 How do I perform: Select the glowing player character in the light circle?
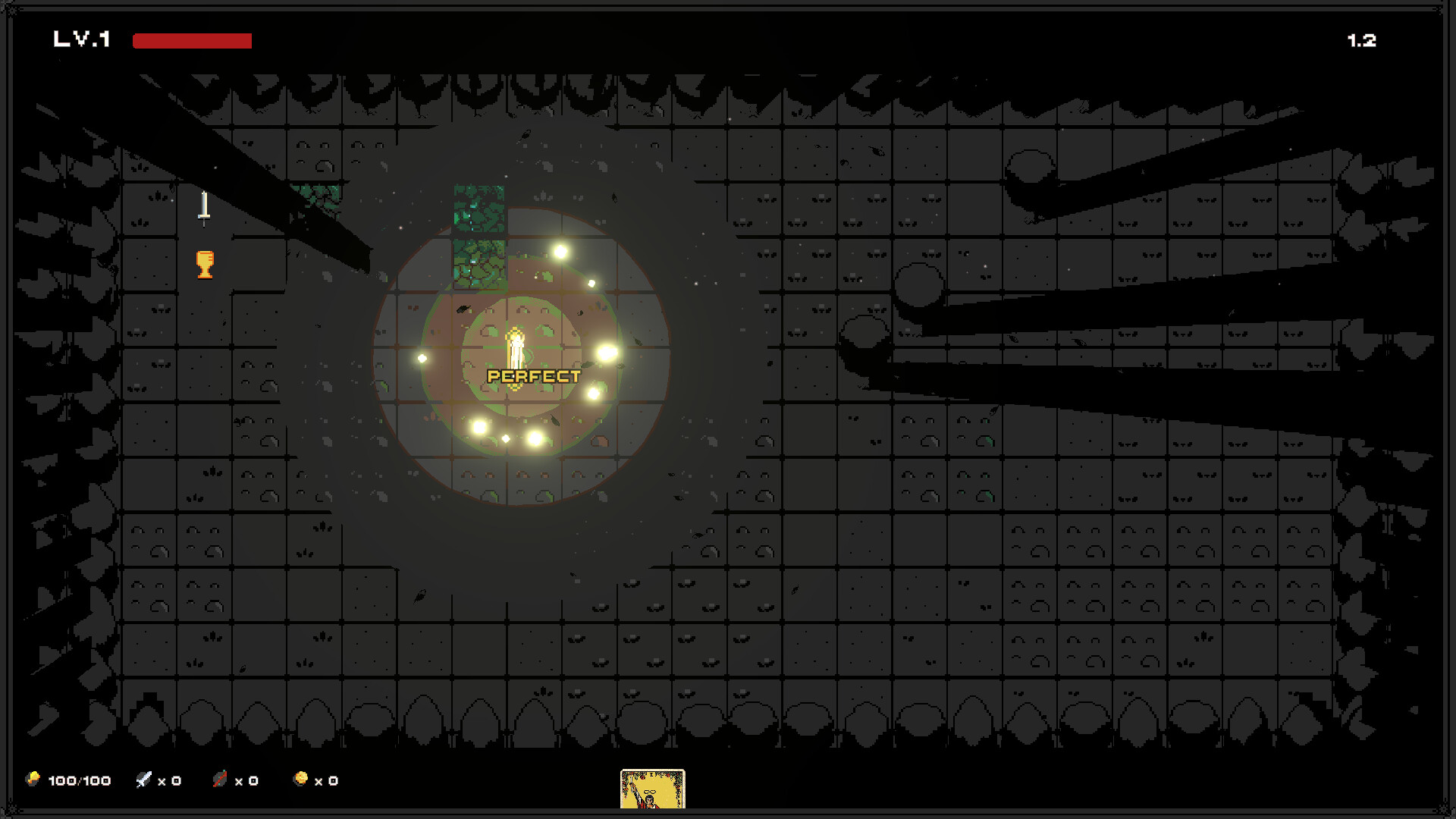[x=515, y=349]
